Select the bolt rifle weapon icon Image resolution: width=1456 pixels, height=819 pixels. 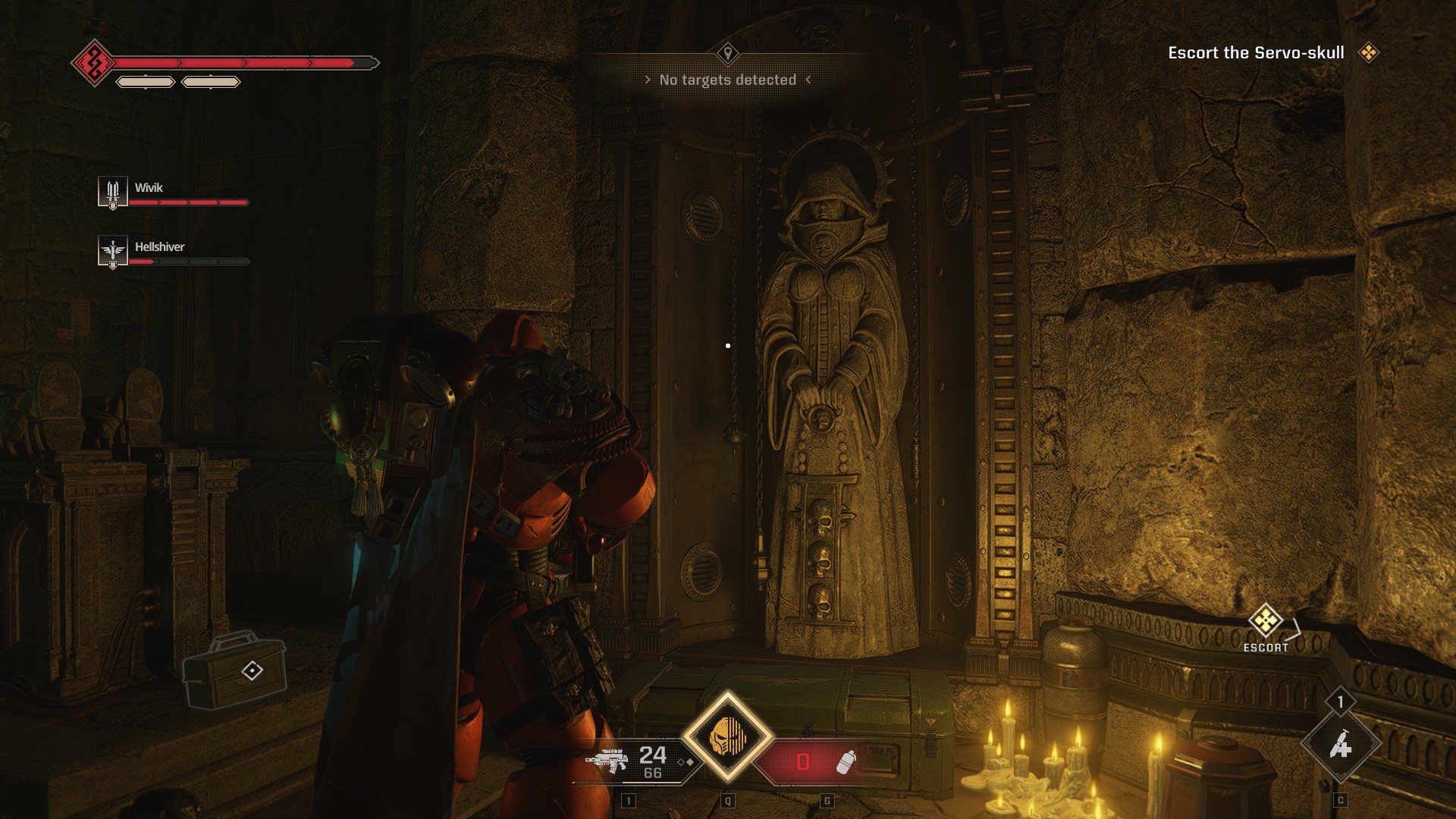point(607,760)
